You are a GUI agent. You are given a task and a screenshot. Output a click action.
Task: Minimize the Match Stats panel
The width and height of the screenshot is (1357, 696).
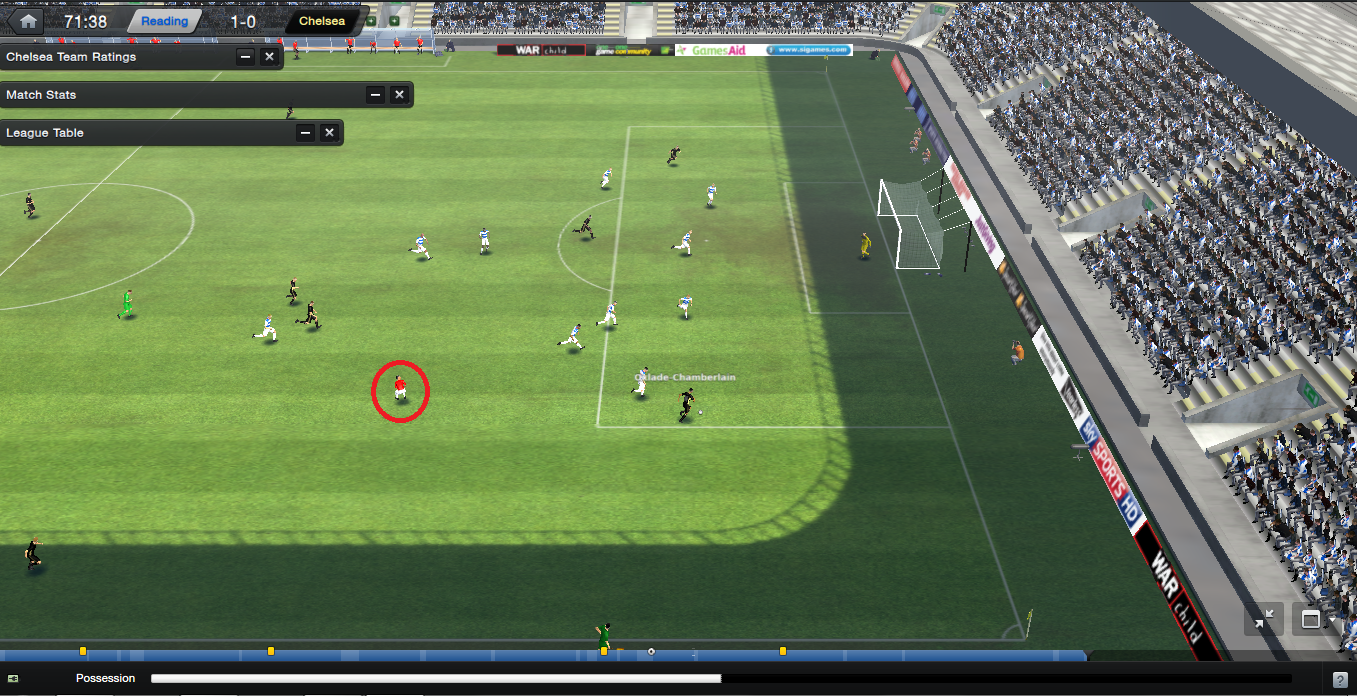[x=375, y=95]
